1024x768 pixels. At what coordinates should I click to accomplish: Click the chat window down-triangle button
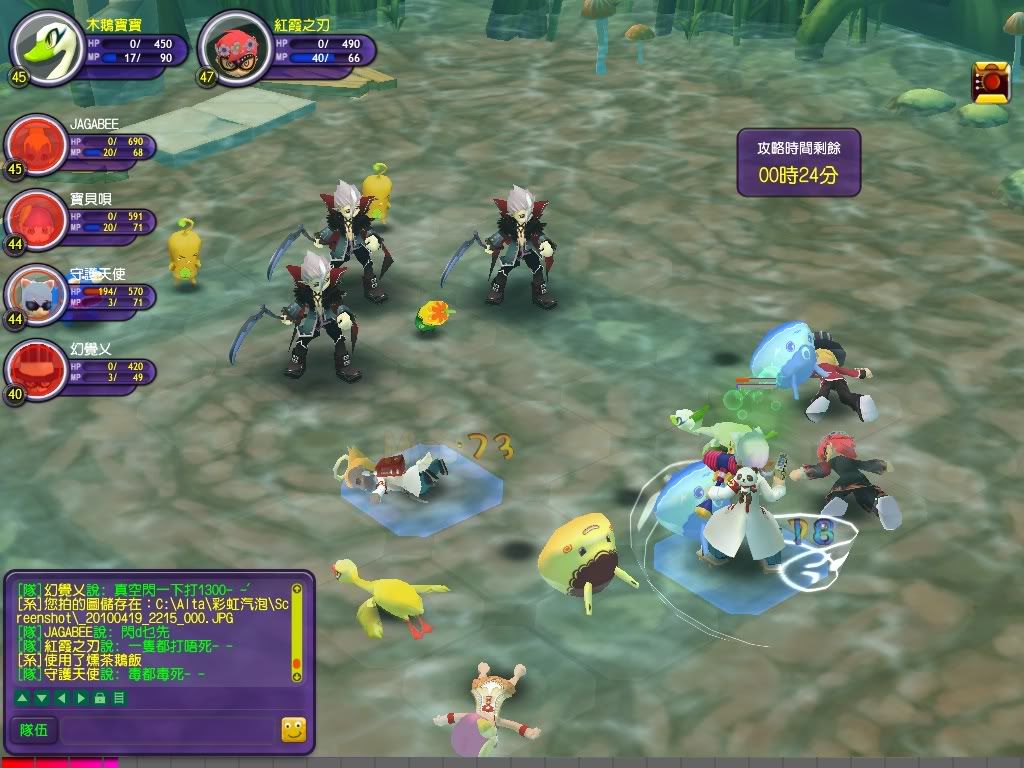tap(43, 697)
